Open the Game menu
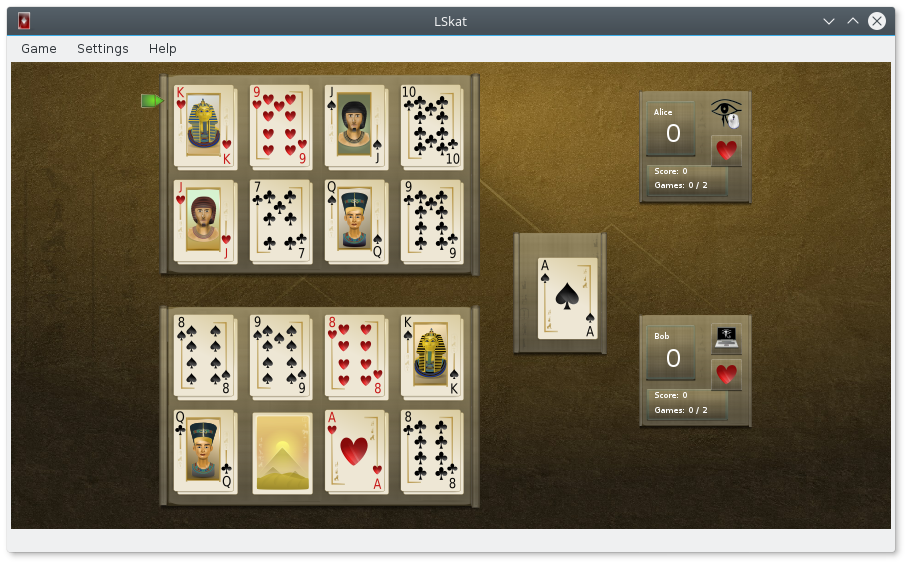The width and height of the screenshot is (908, 565). pos(39,48)
